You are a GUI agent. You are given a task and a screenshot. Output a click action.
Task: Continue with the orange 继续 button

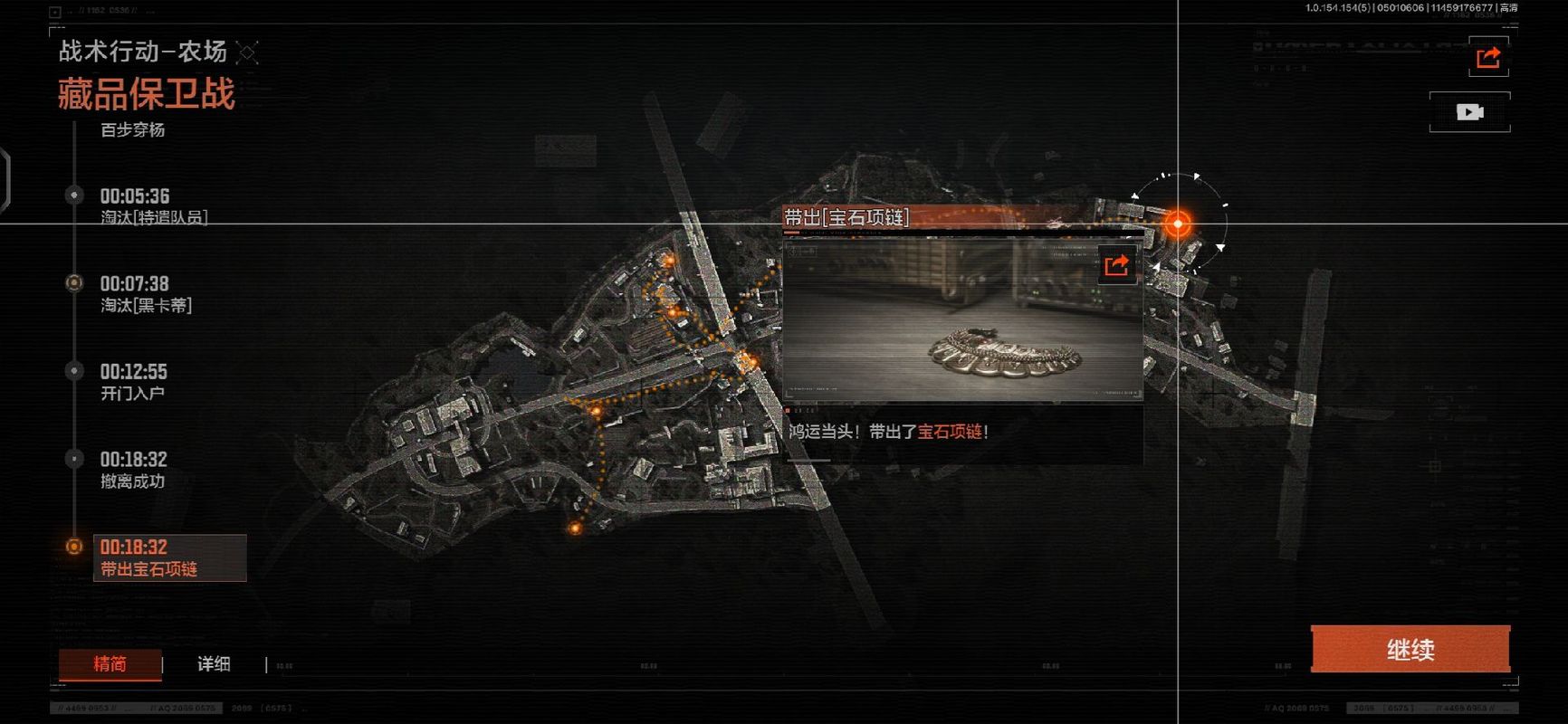coord(1410,649)
